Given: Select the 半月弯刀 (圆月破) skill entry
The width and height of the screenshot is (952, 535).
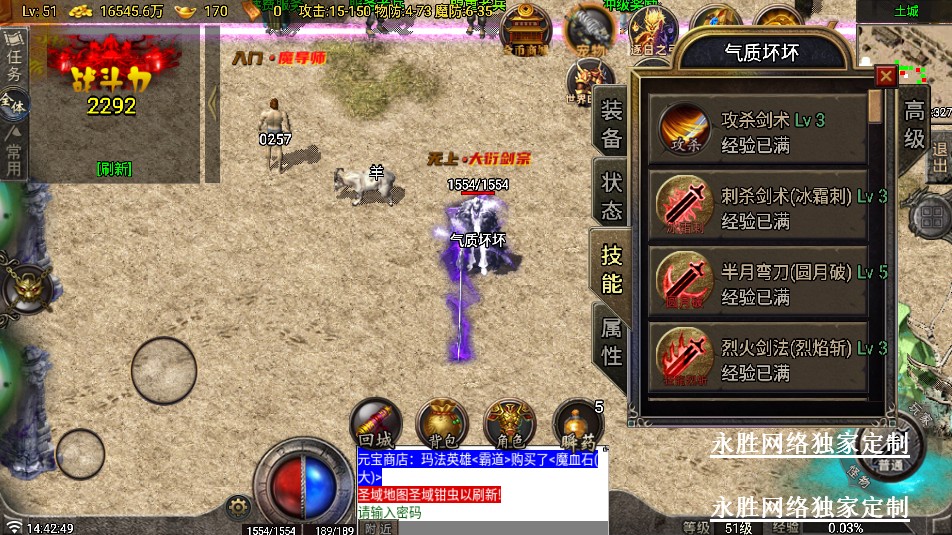Looking at the screenshot, I should 757,283.
